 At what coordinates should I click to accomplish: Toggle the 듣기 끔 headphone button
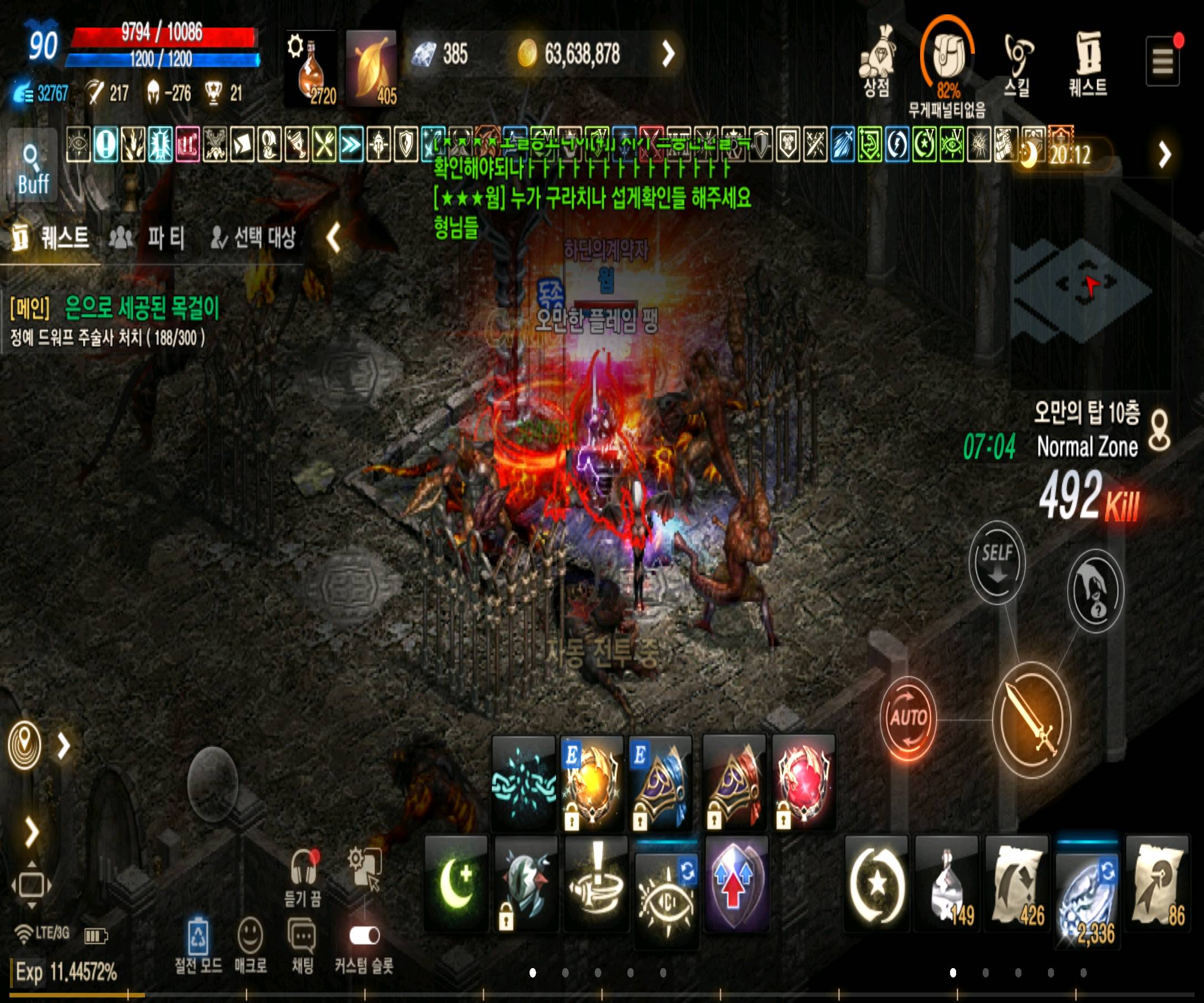pos(303,876)
